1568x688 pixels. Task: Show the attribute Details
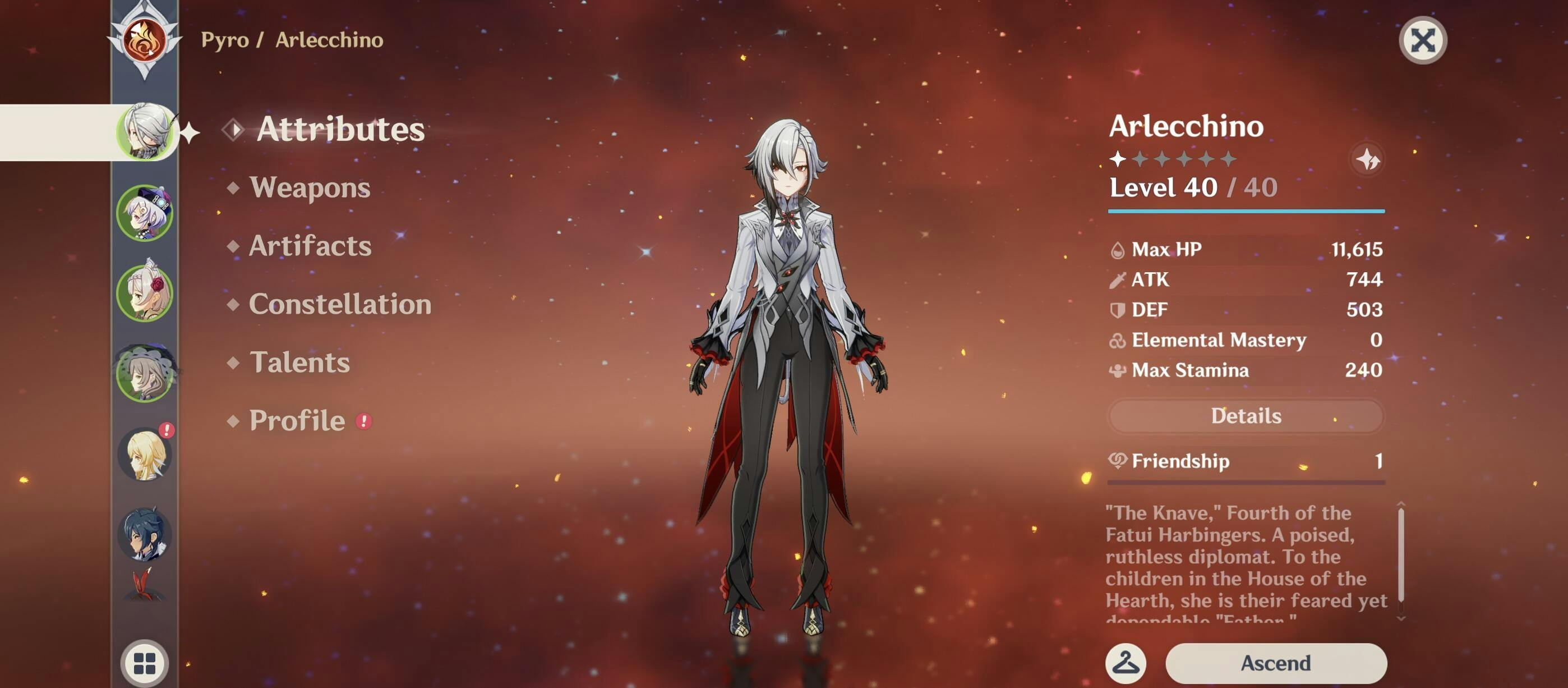coord(1246,416)
